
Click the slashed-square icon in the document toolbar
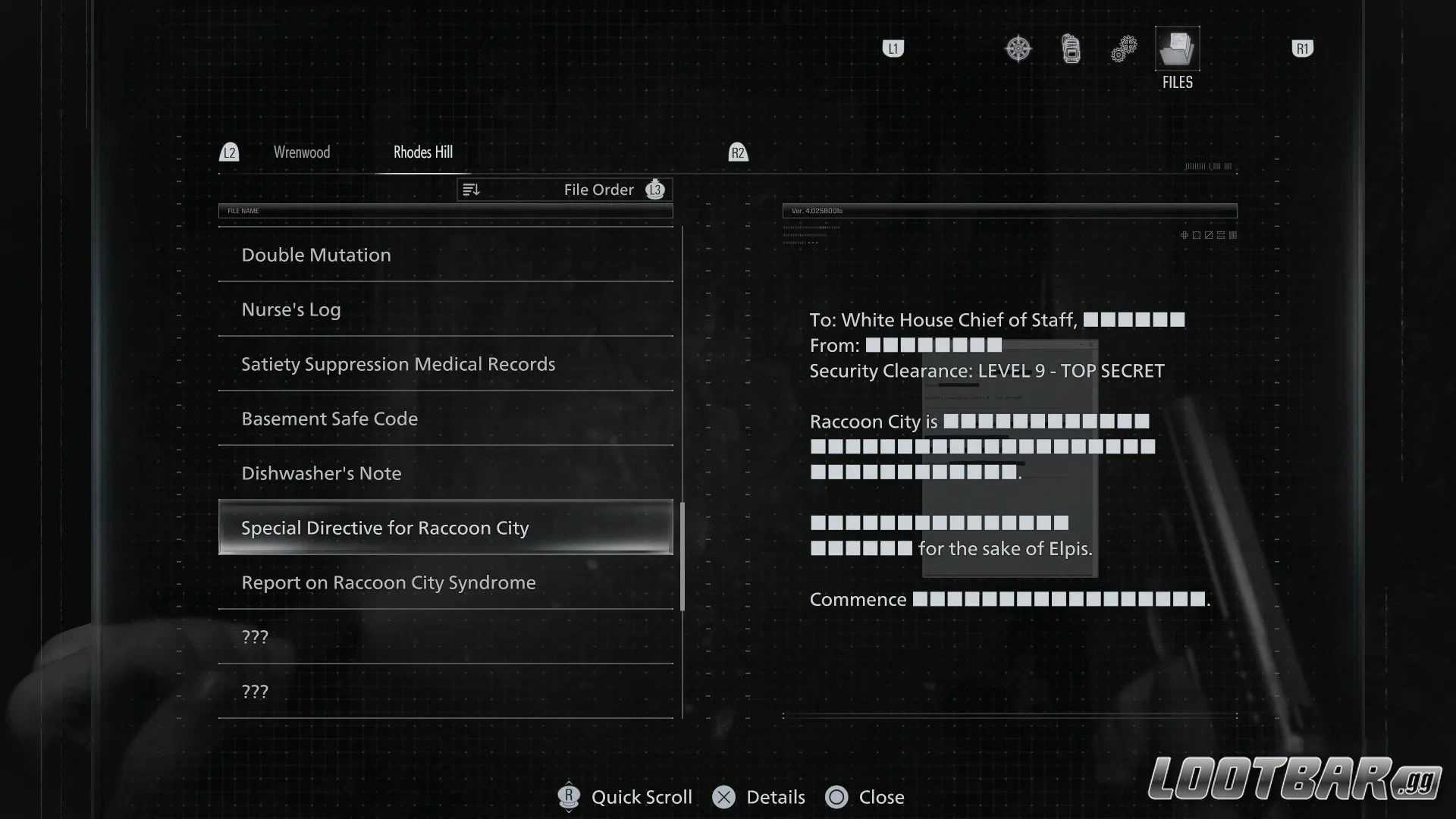(x=1209, y=235)
